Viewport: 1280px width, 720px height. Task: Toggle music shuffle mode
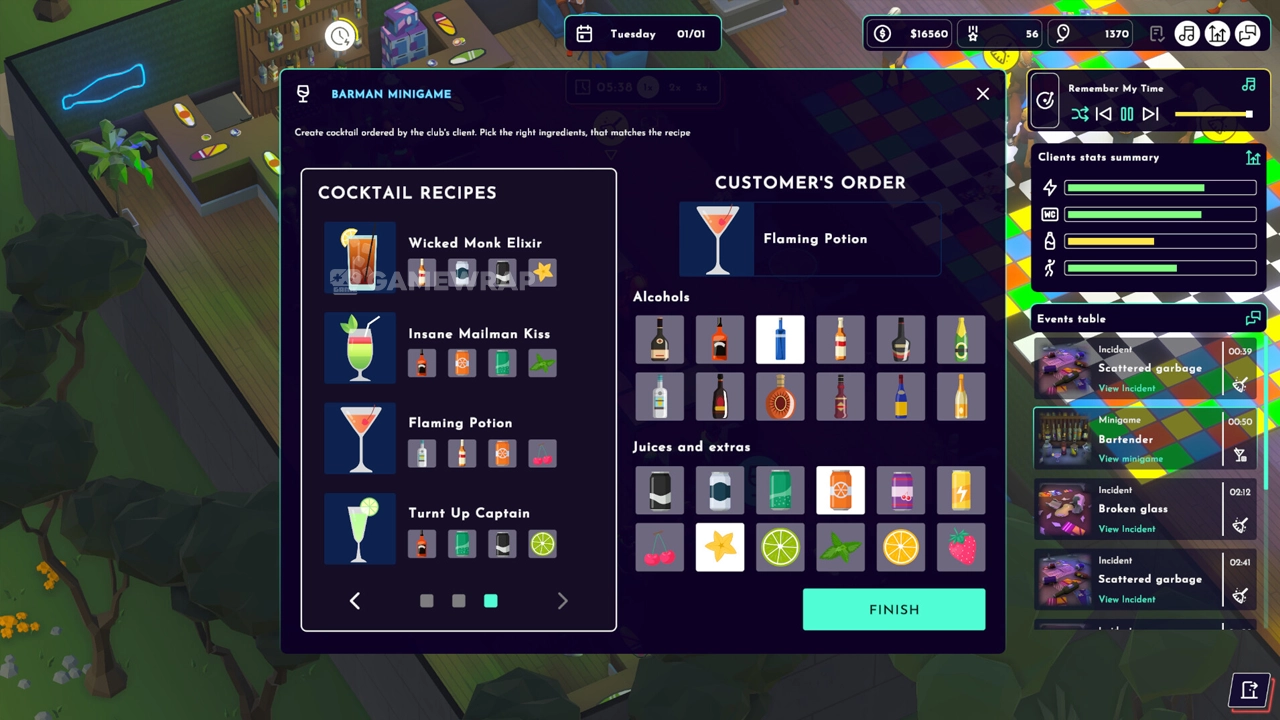[1080, 114]
